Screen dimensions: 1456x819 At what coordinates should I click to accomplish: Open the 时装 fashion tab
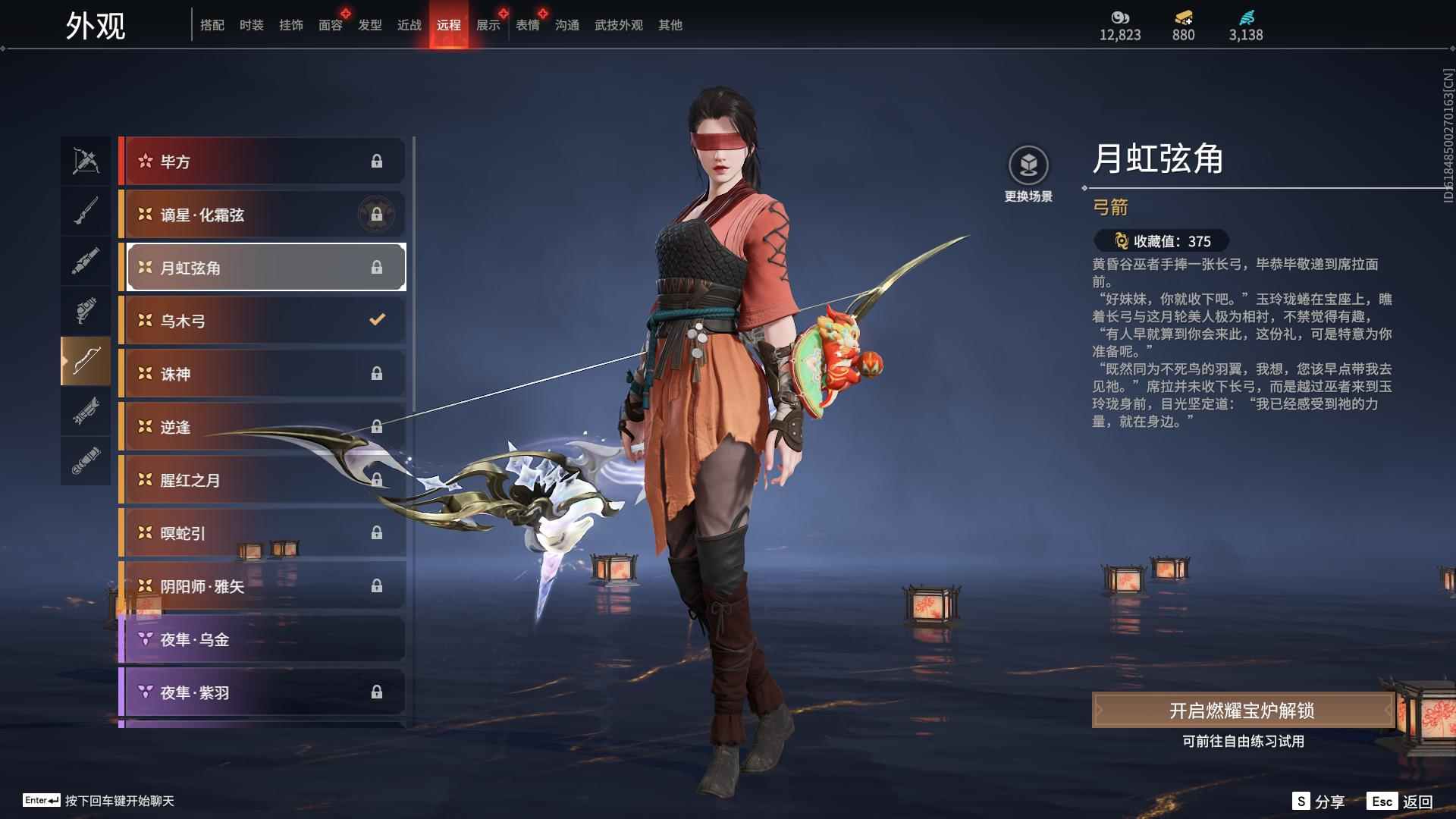[253, 24]
